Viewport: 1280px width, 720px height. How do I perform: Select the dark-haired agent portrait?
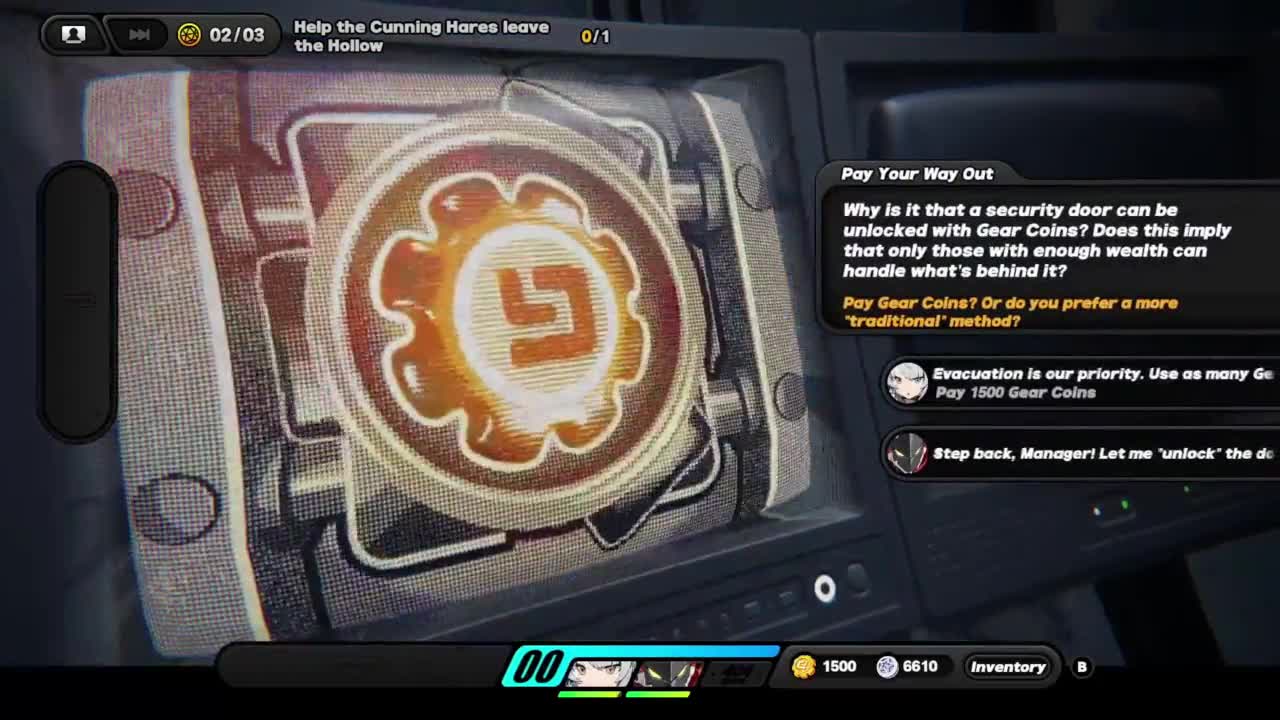[x=669, y=673]
